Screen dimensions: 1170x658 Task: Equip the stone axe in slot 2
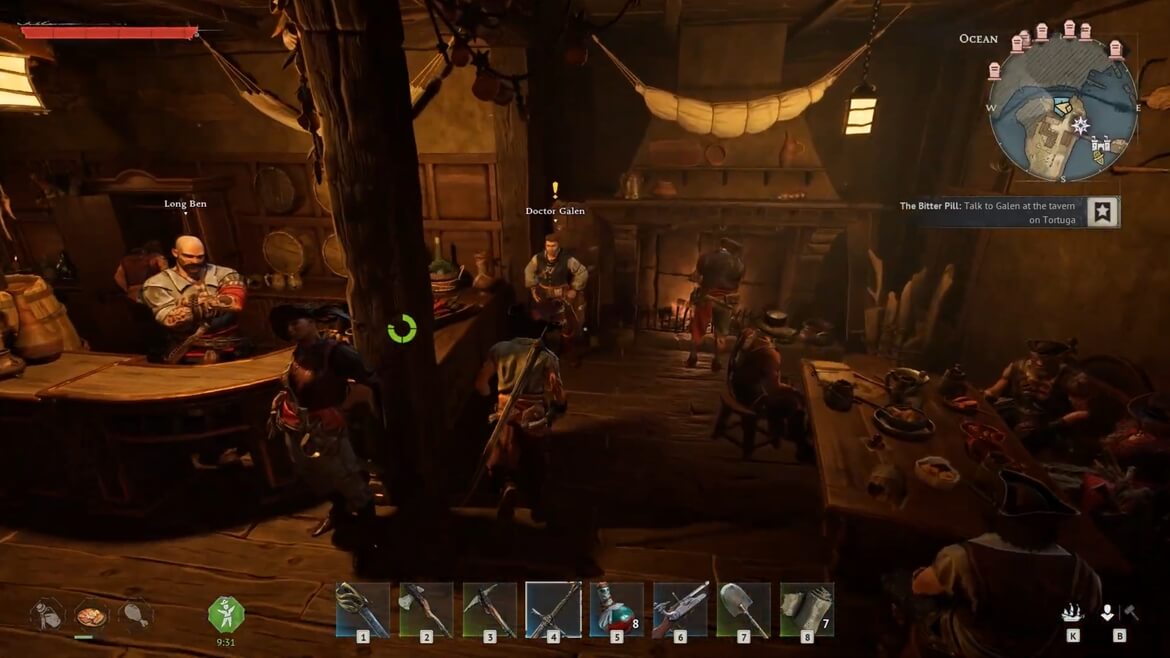(426, 608)
